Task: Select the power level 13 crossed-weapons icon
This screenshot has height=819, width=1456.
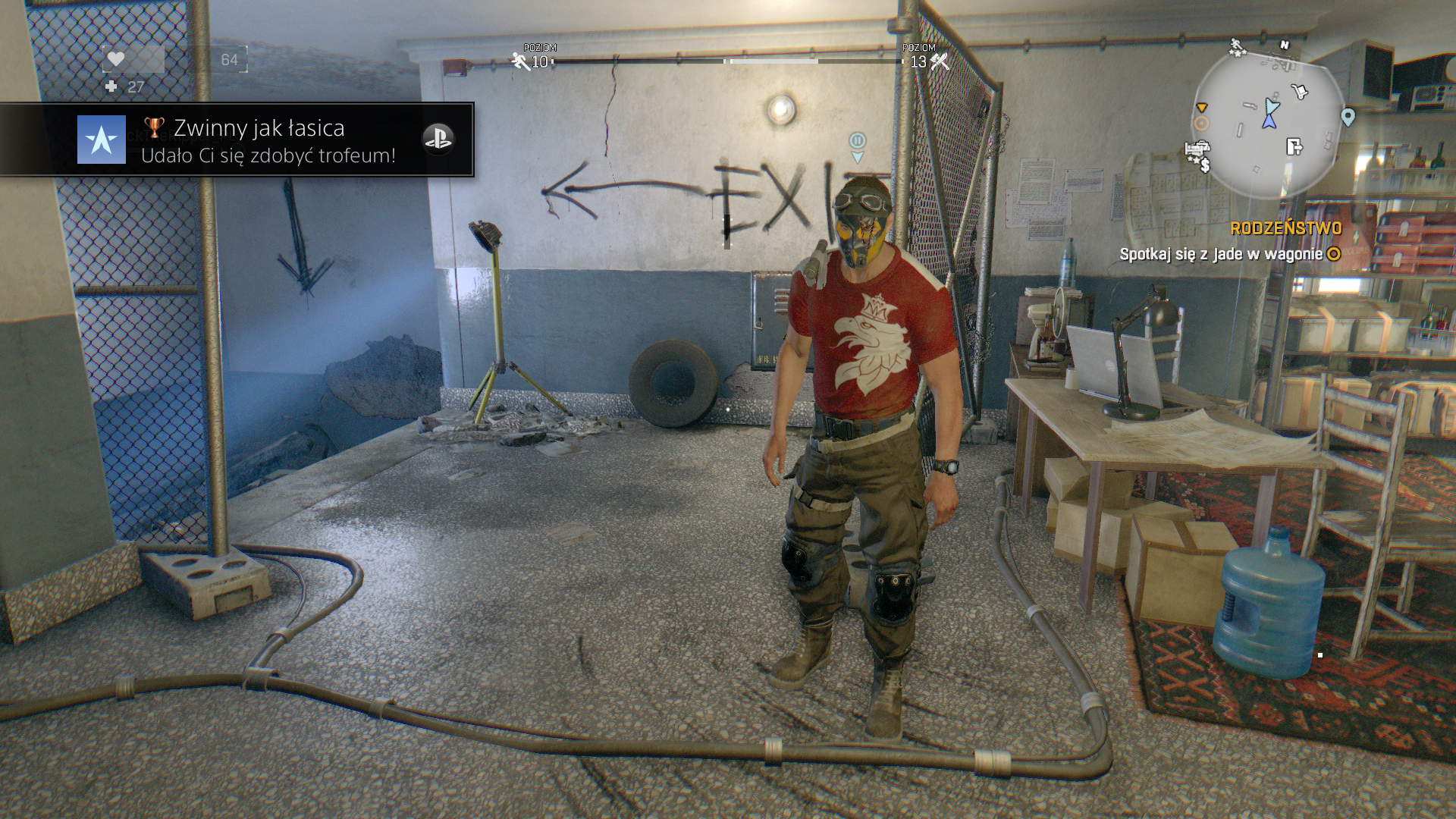Action: 940,61
